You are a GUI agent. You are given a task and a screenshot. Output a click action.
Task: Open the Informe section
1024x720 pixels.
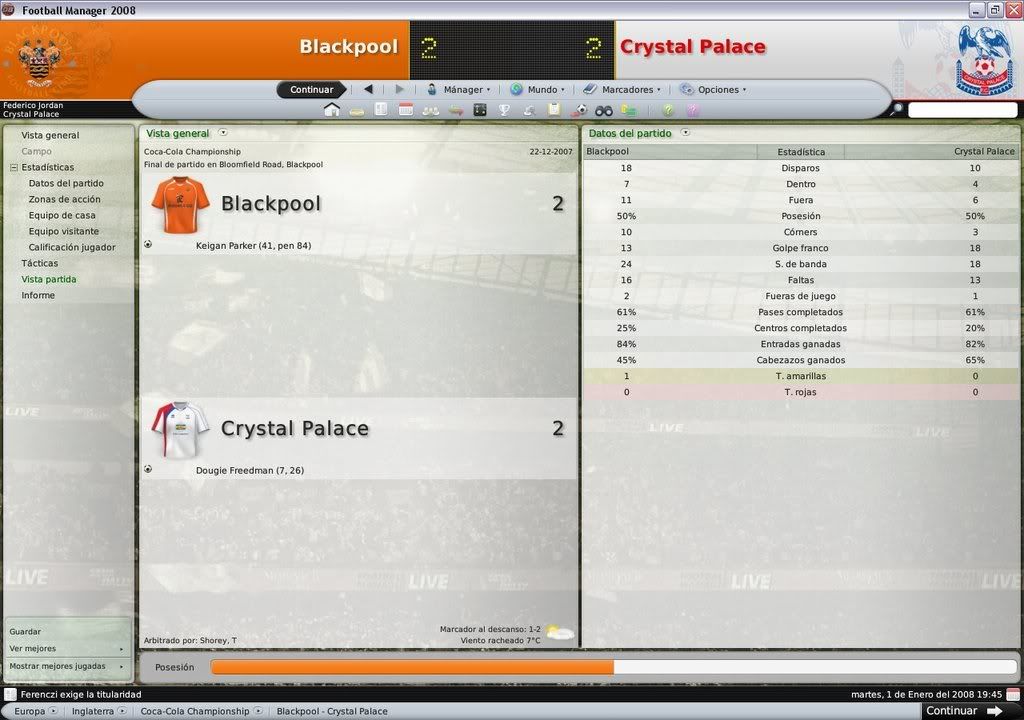[38, 295]
